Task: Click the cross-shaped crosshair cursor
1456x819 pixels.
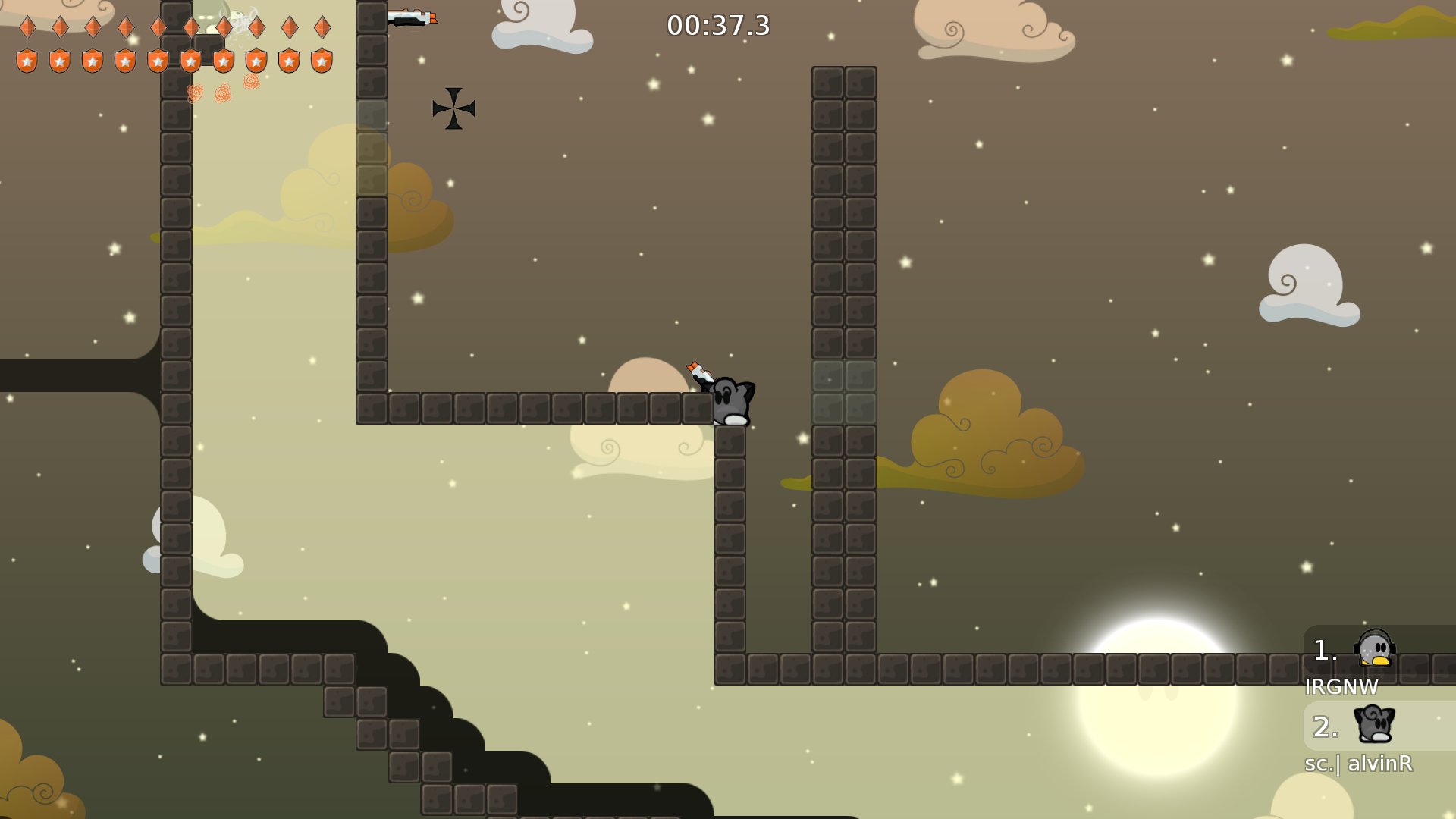Action: (454, 108)
